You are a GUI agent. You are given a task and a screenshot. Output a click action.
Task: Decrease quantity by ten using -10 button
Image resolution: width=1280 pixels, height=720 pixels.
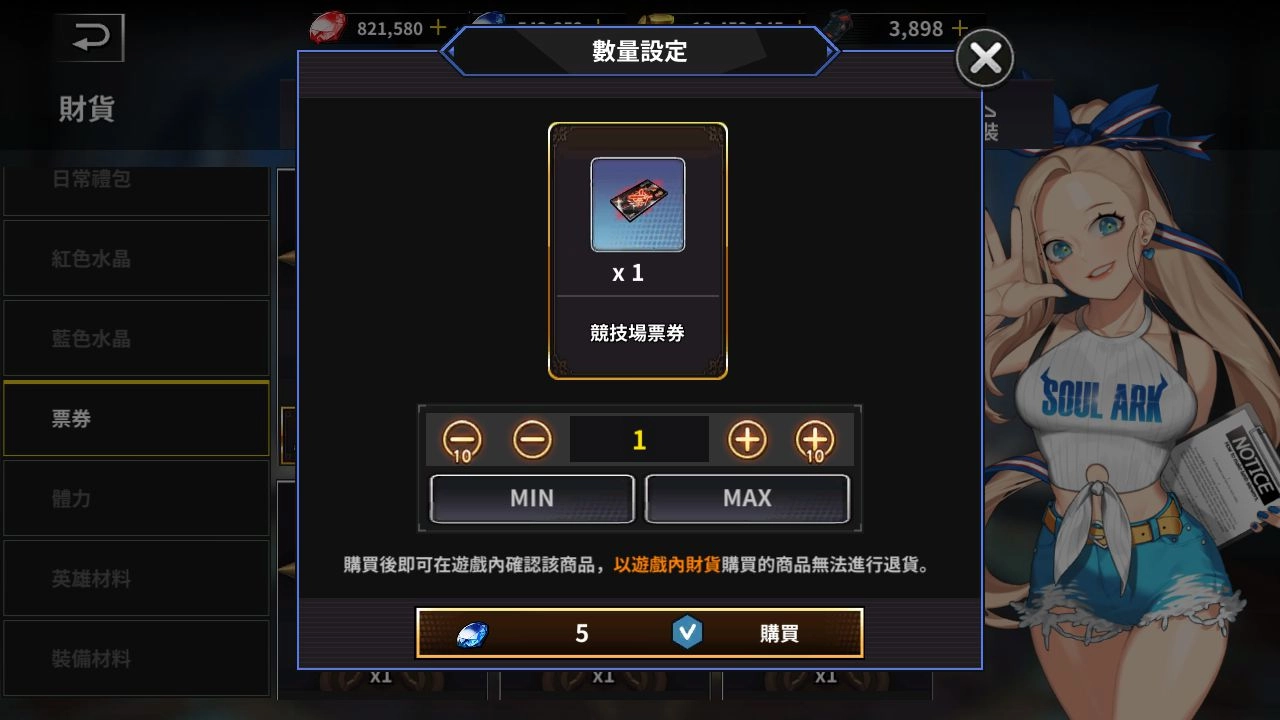point(463,438)
